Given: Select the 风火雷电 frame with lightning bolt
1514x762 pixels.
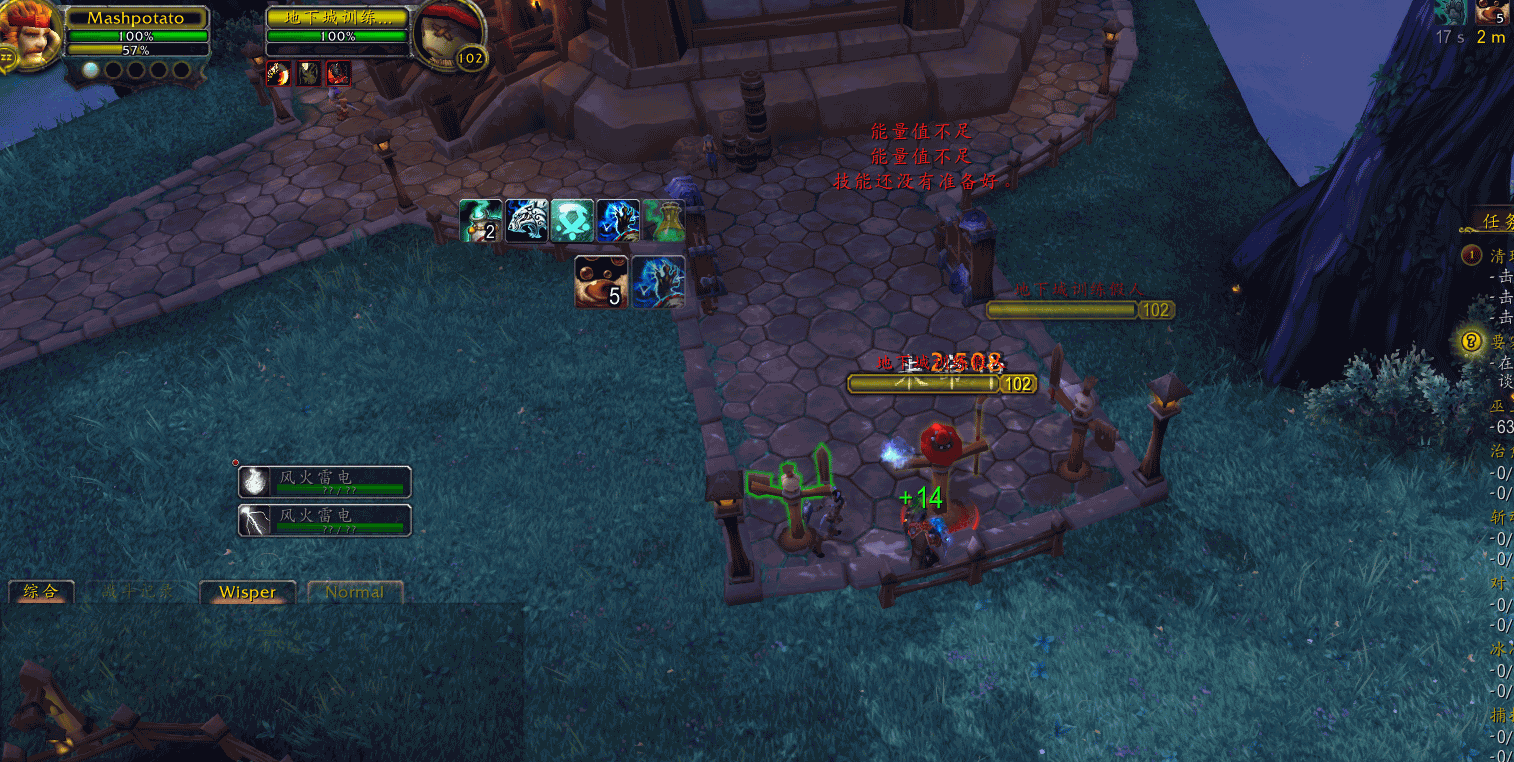Looking at the screenshot, I should click(x=325, y=520).
